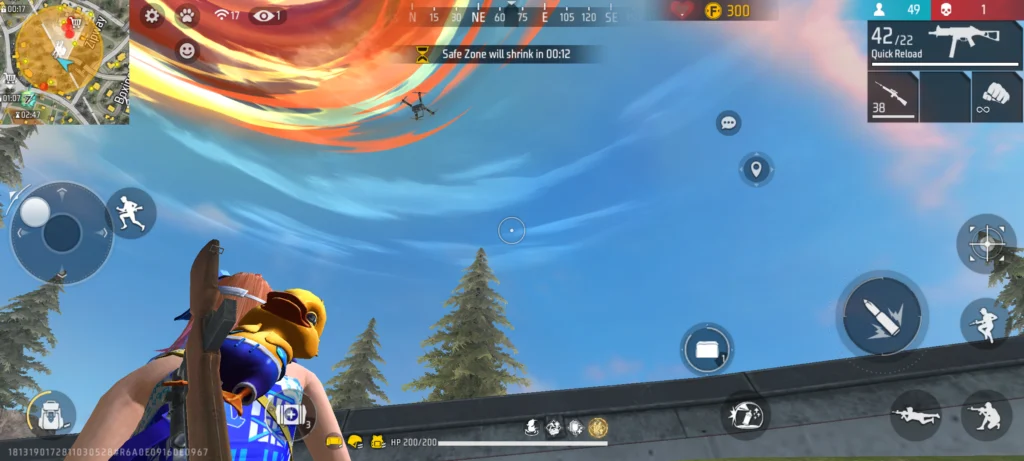Throw the grenade item

[745, 414]
